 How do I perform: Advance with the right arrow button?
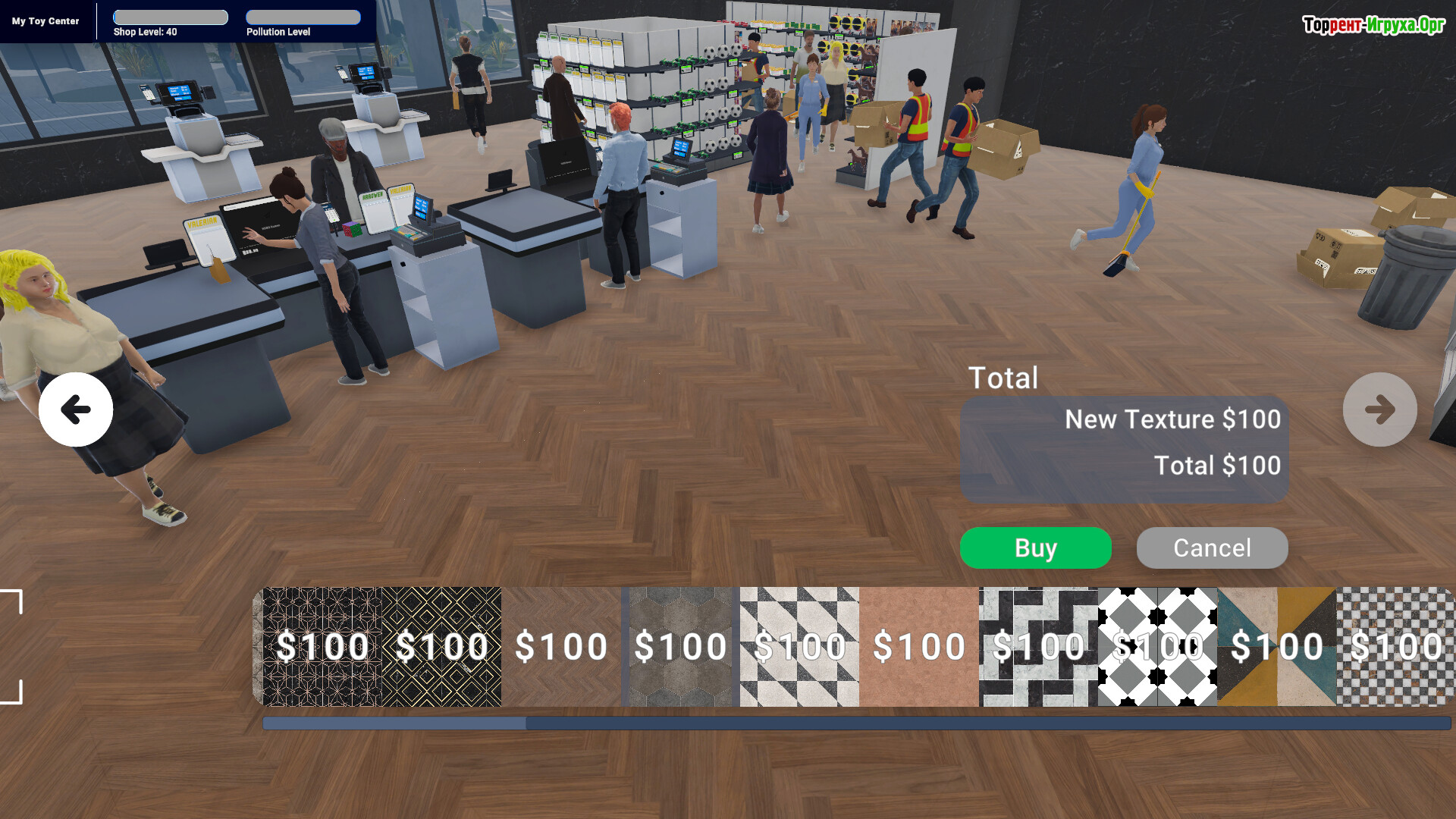click(x=1379, y=409)
